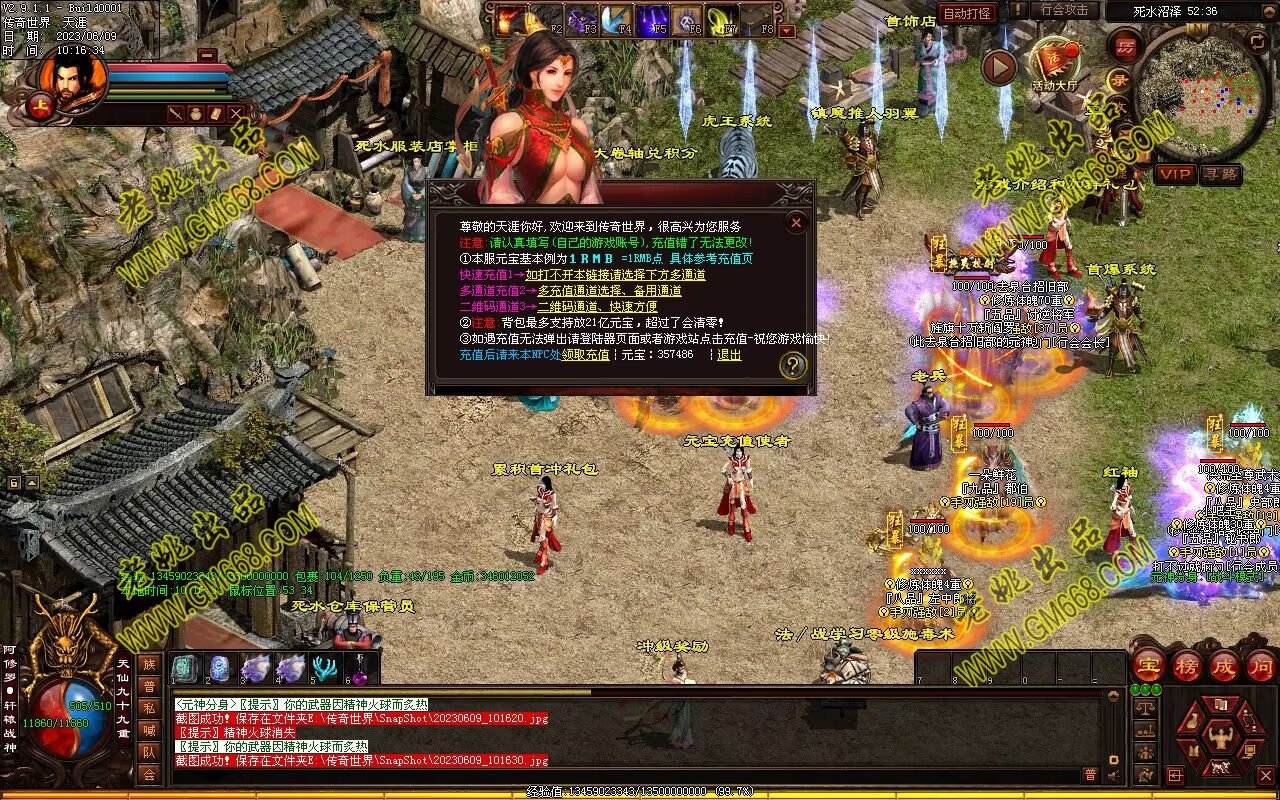Choose the 退出 exit option in dialog
This screenshot has width=1280, height=800.
click(x=729, y=355)
